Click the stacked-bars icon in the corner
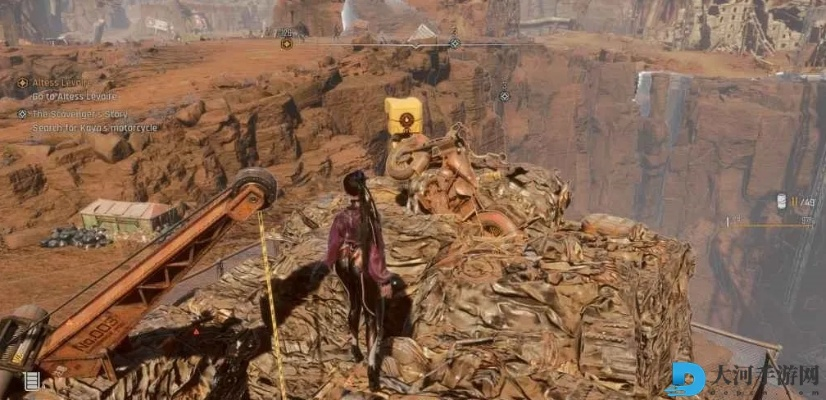 [x=32, y=380]
